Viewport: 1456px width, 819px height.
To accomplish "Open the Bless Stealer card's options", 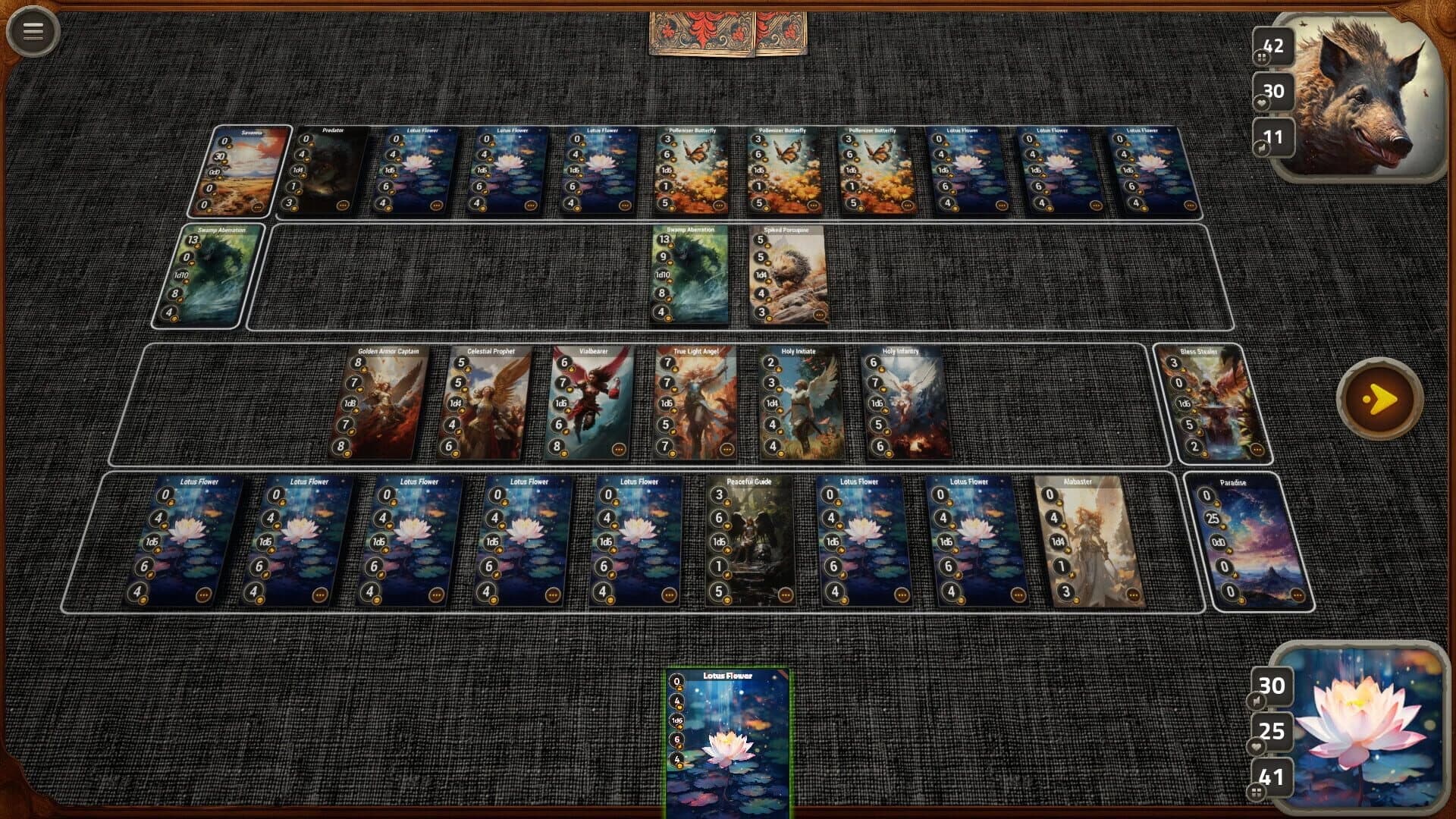I will point(1257,449).
